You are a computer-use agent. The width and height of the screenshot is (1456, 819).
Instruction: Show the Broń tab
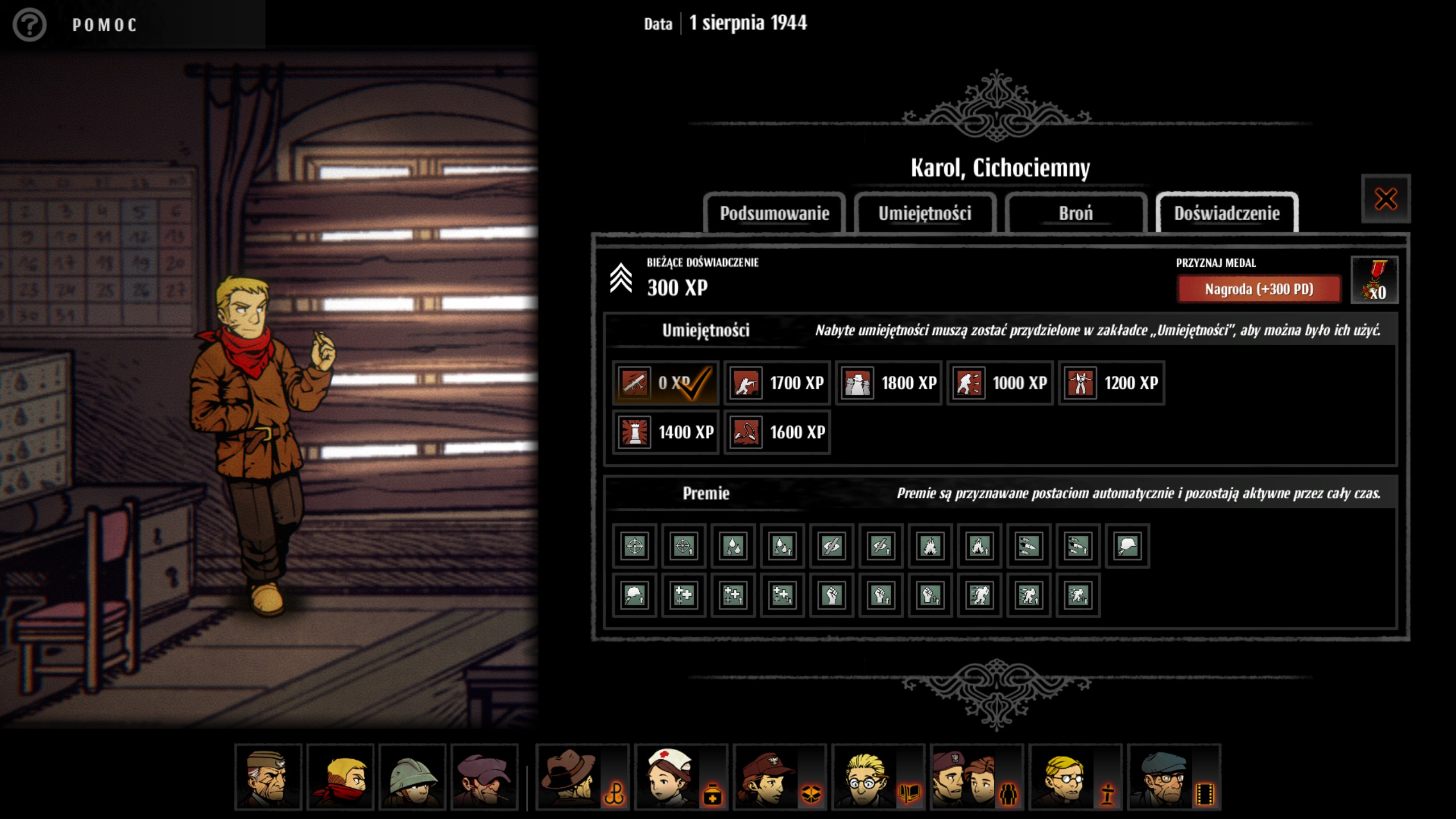[1076, 214]
